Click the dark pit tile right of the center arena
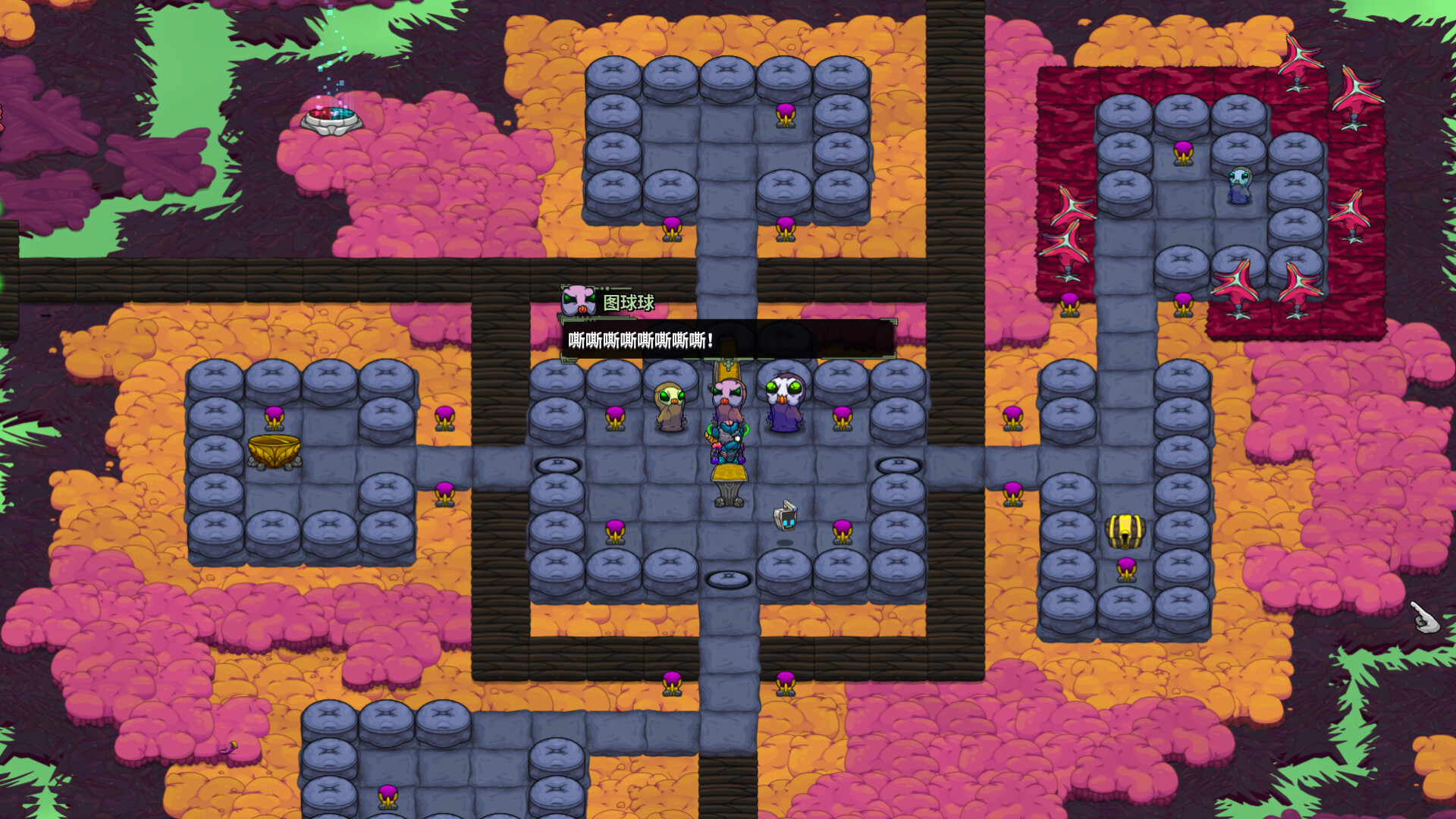This screenshot has width=1456, height=819. (x=898, y=463)
